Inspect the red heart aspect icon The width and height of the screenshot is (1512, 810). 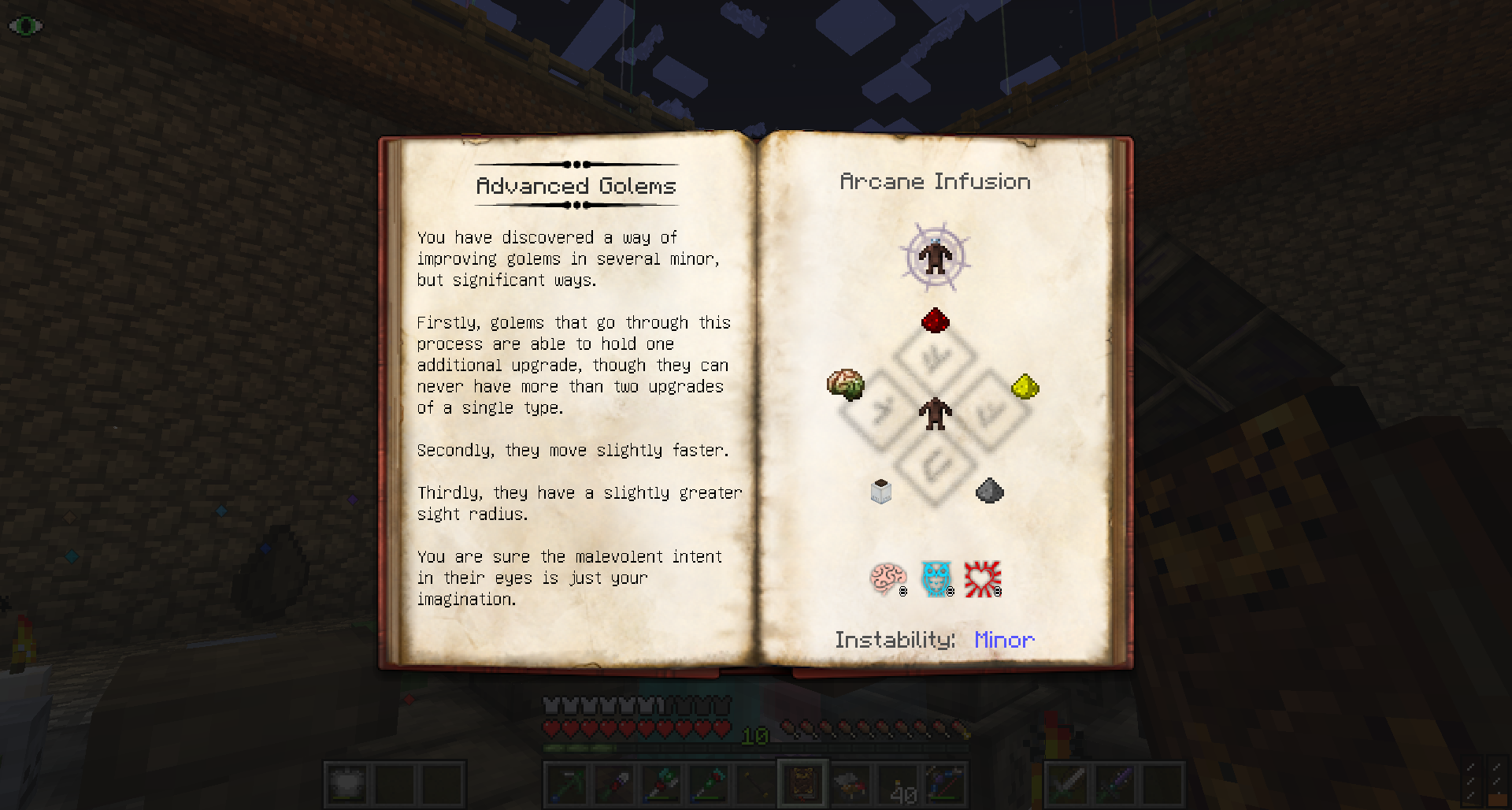982,578
